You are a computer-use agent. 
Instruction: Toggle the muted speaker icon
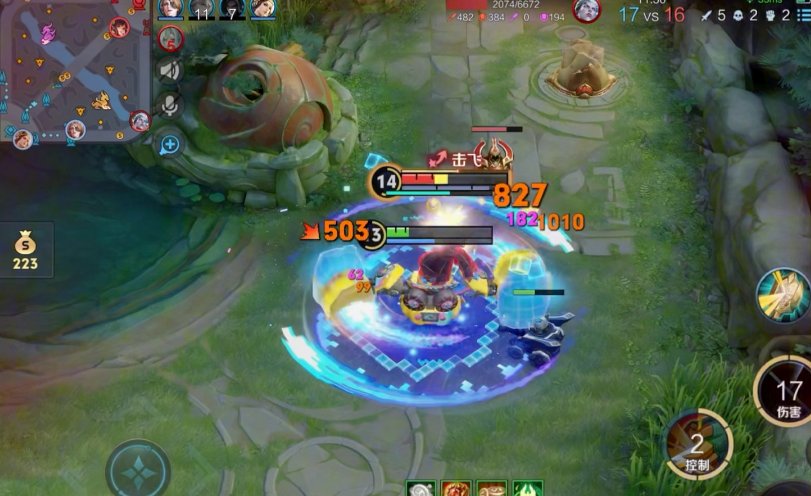pyautogui.click(x=169, y=70)
